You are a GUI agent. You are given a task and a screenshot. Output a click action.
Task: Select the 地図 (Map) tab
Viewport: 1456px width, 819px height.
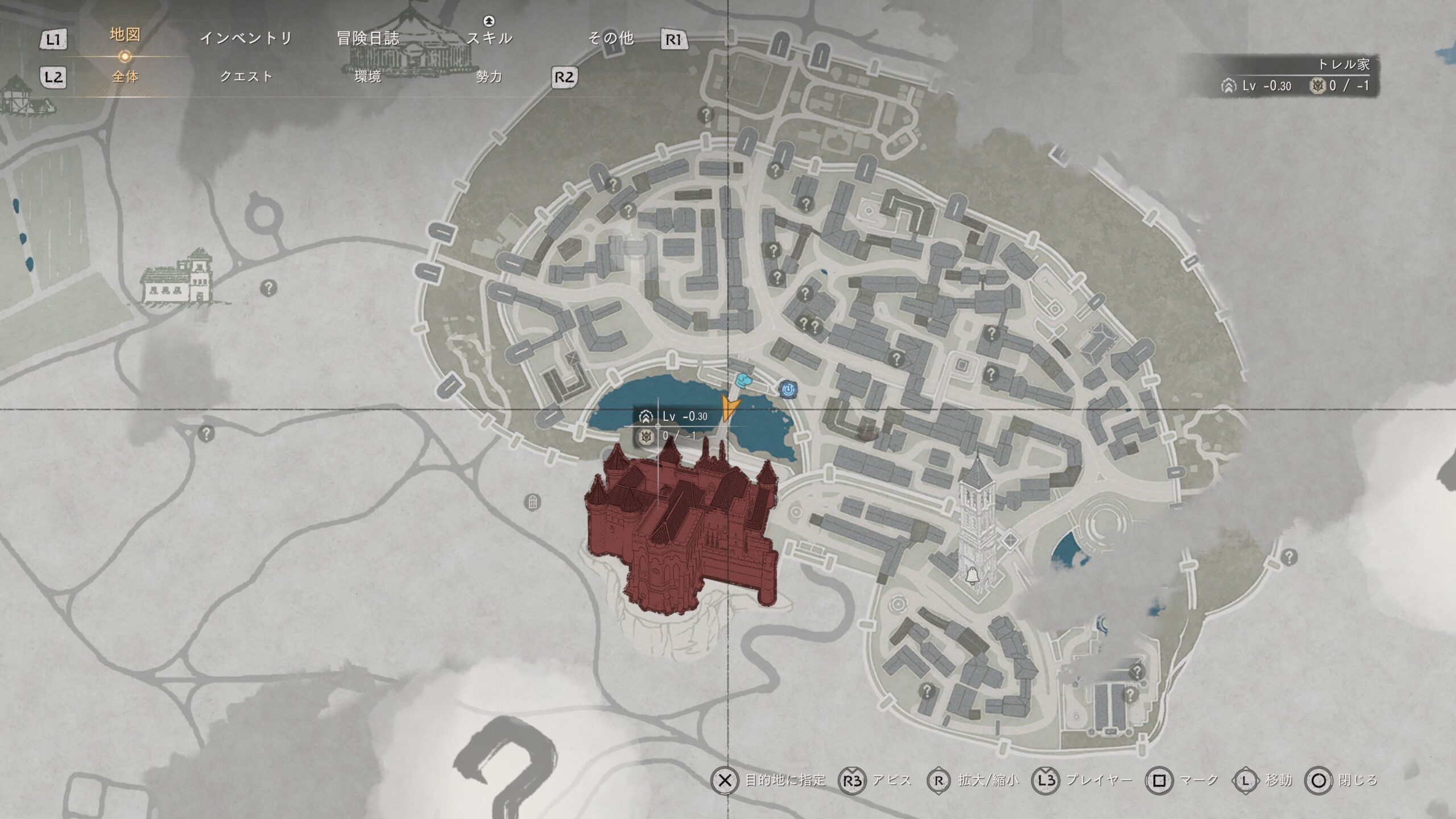[x=125, y=35]
